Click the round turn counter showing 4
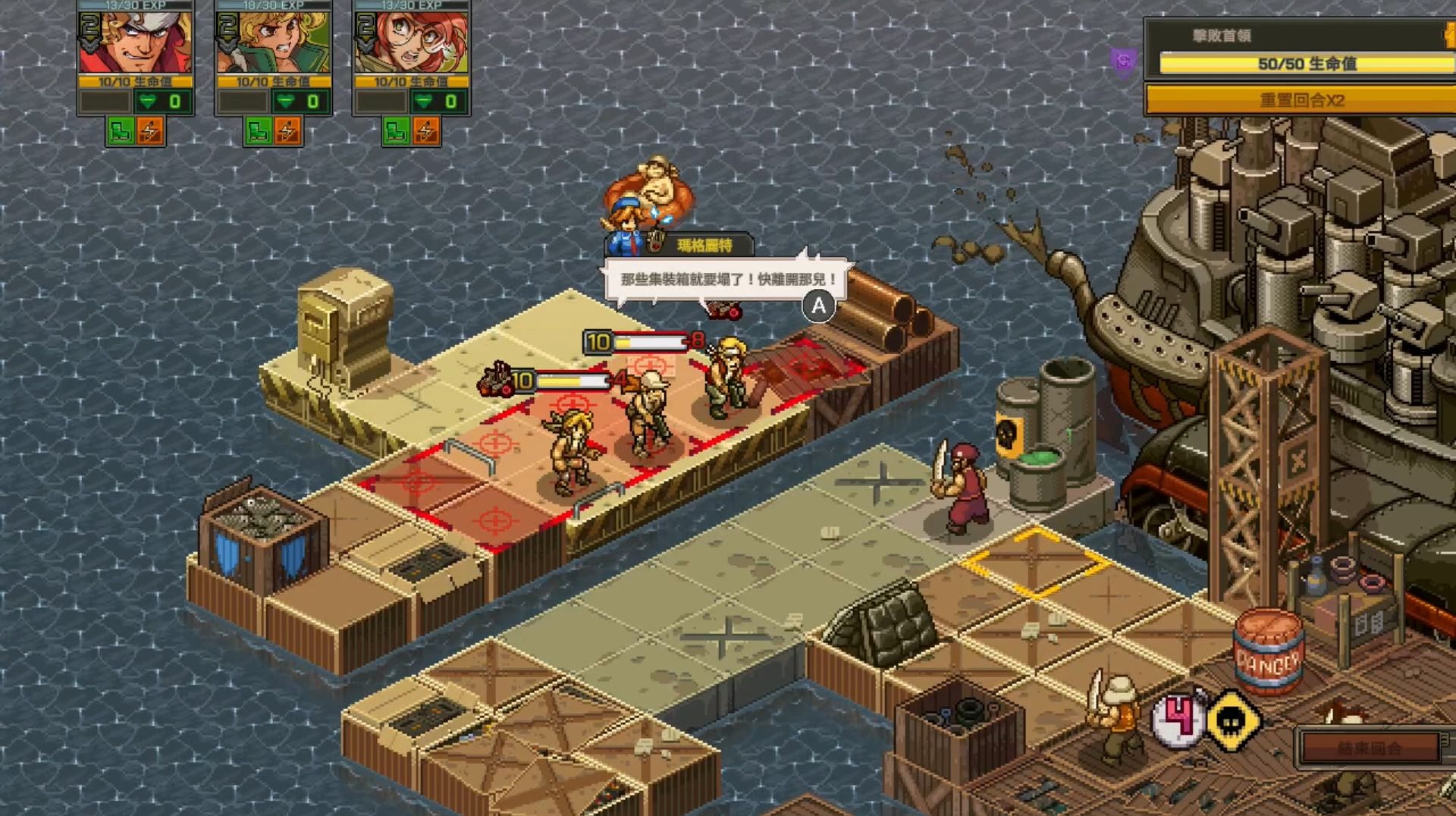 (x=1178, y=717)
